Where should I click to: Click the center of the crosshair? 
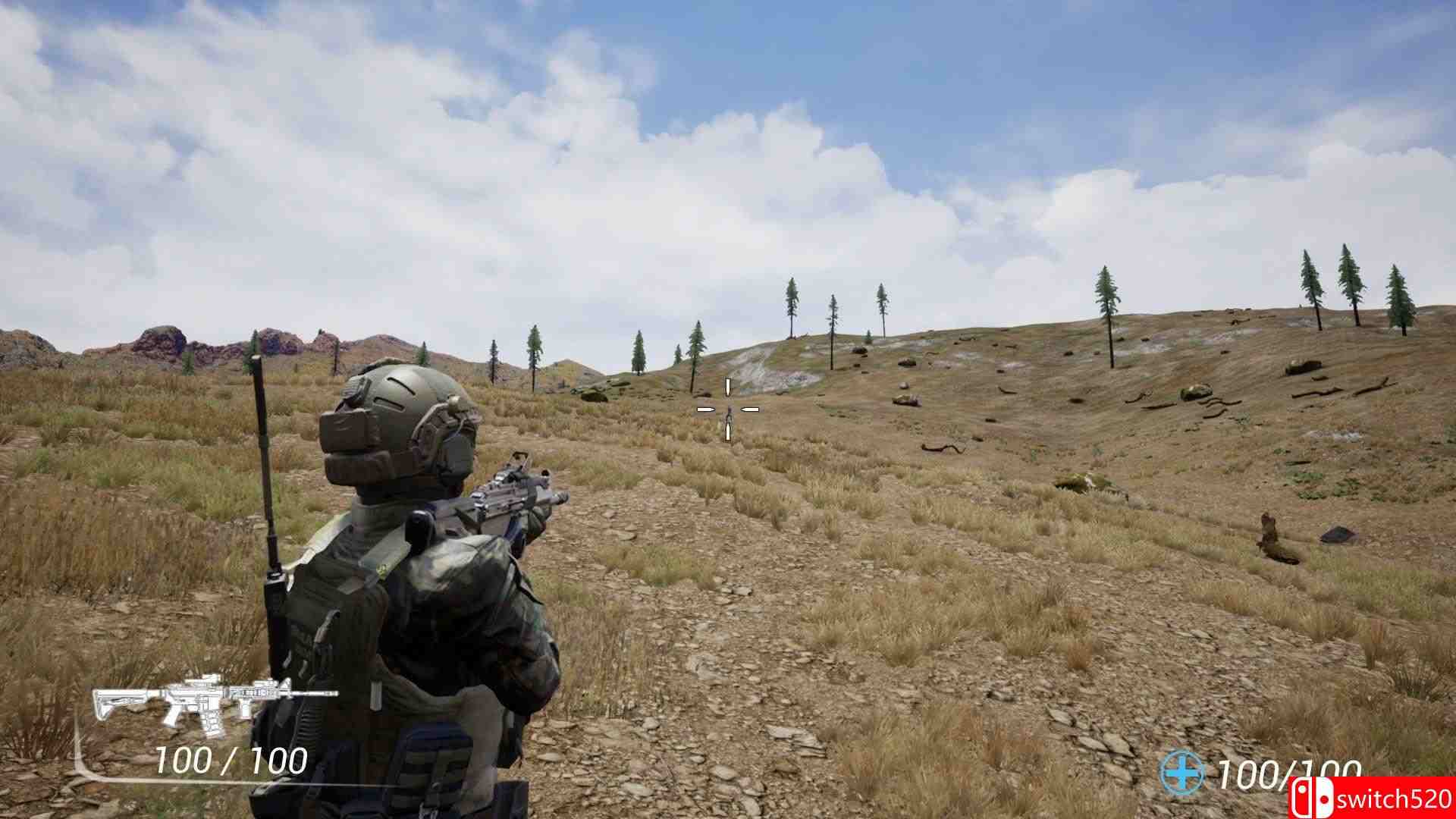pos(728,409)
